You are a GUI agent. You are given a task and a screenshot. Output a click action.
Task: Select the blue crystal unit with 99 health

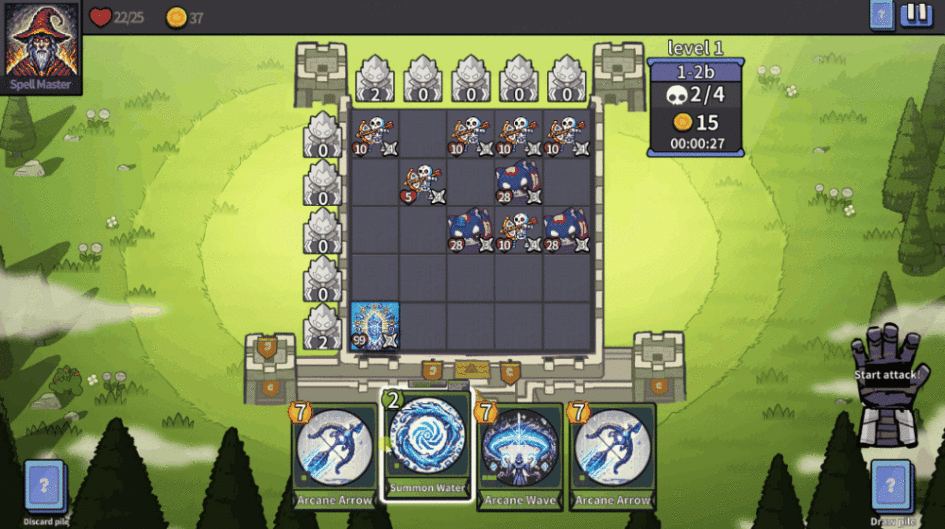click(375, 326)
